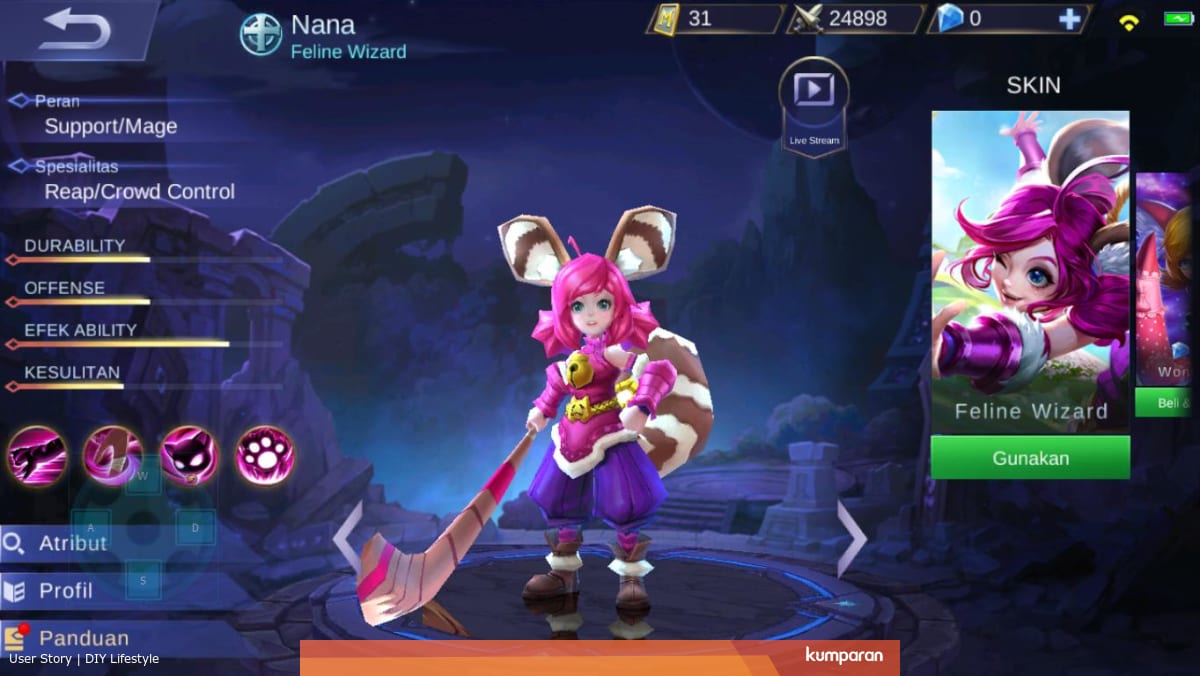Add diamonds with the plus button
Screen dimensions: 1200x676
pyautogui.click(x=1069, y=19)
